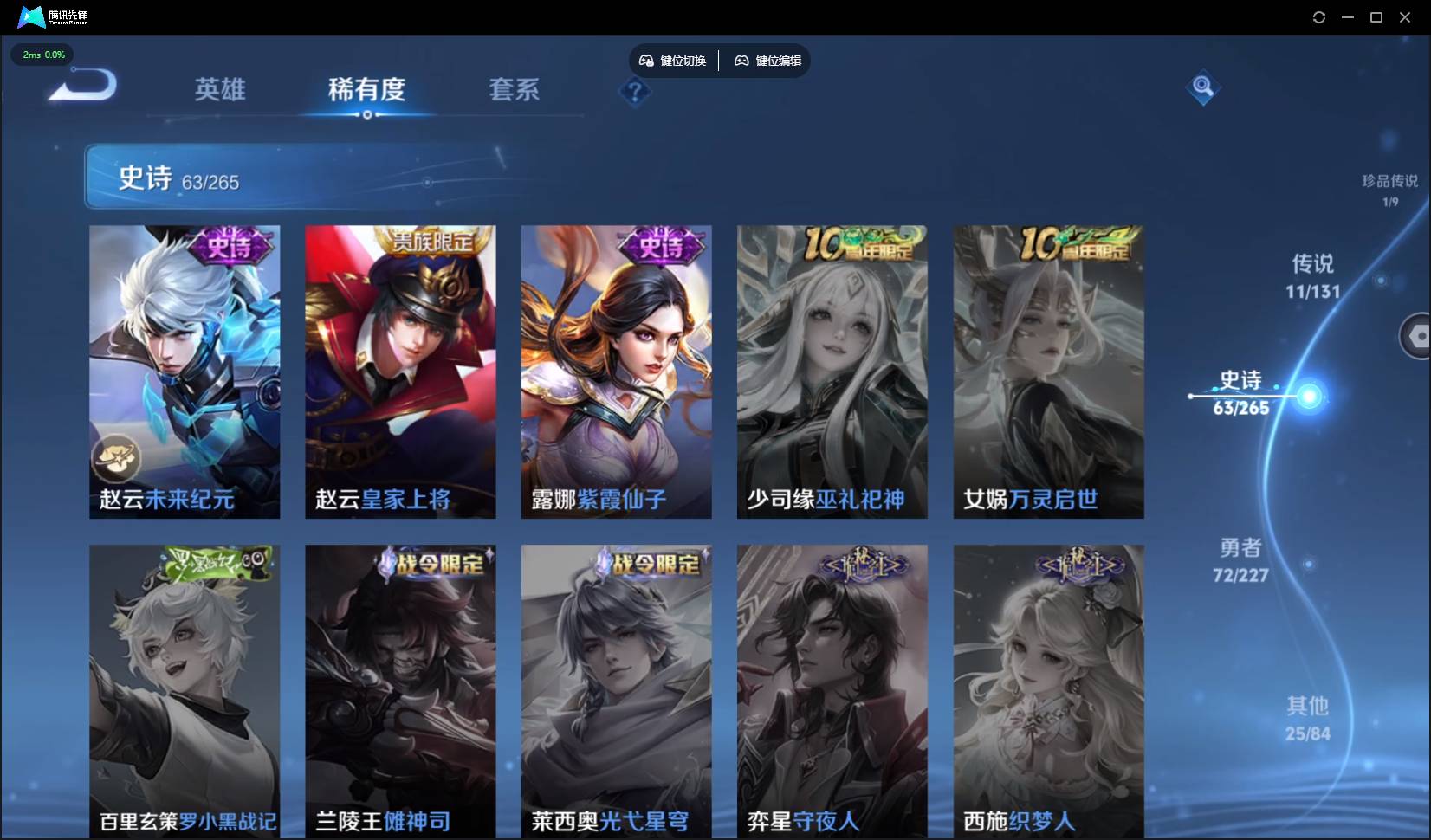Image resolution: width=1431 pixels, height=840 pixels.
Task: Click the glowing 史诗 node on rarity timeline
Action: coord(1310,397)
